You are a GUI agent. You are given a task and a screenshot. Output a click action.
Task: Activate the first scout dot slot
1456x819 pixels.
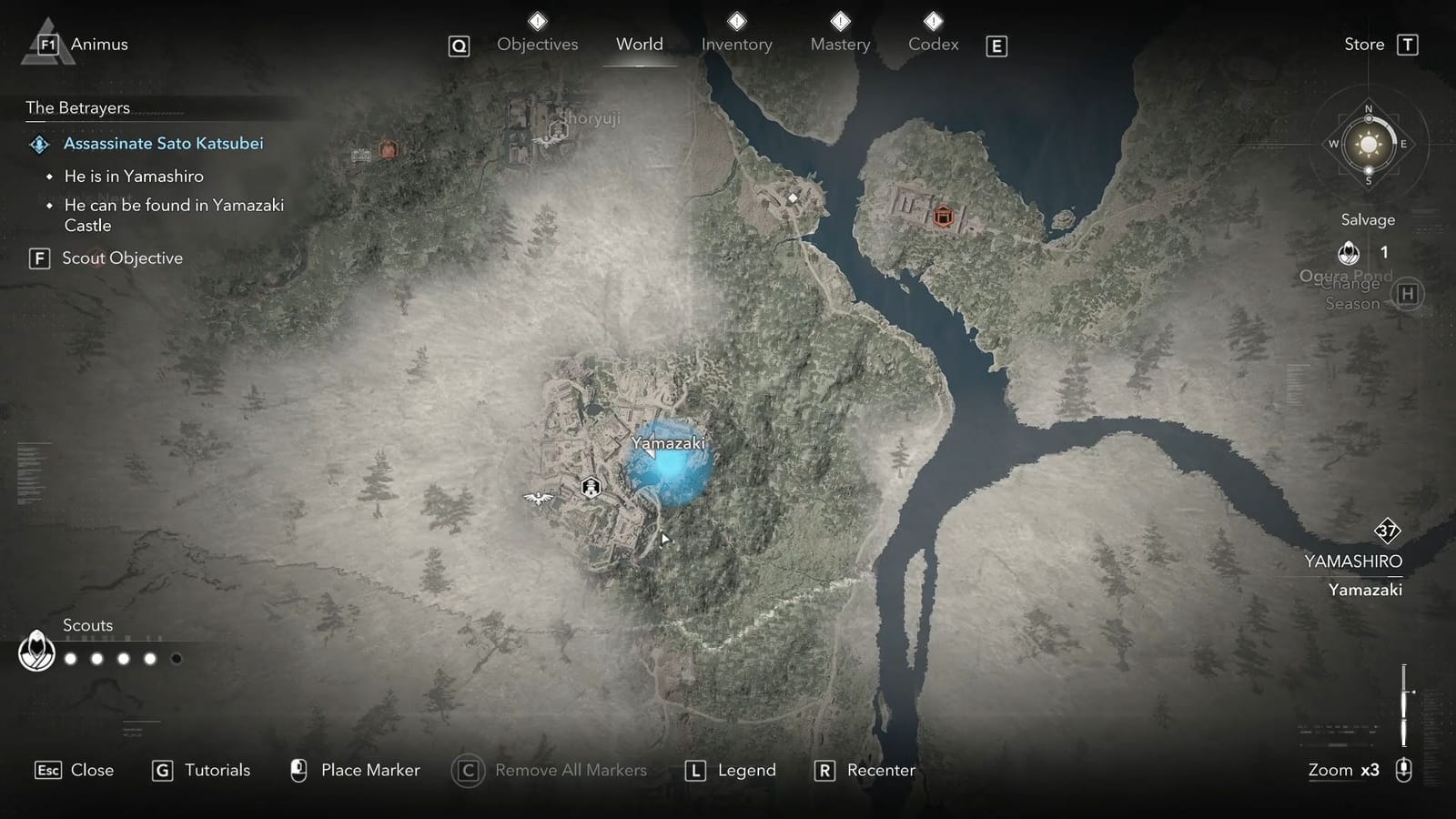[70, 657]
